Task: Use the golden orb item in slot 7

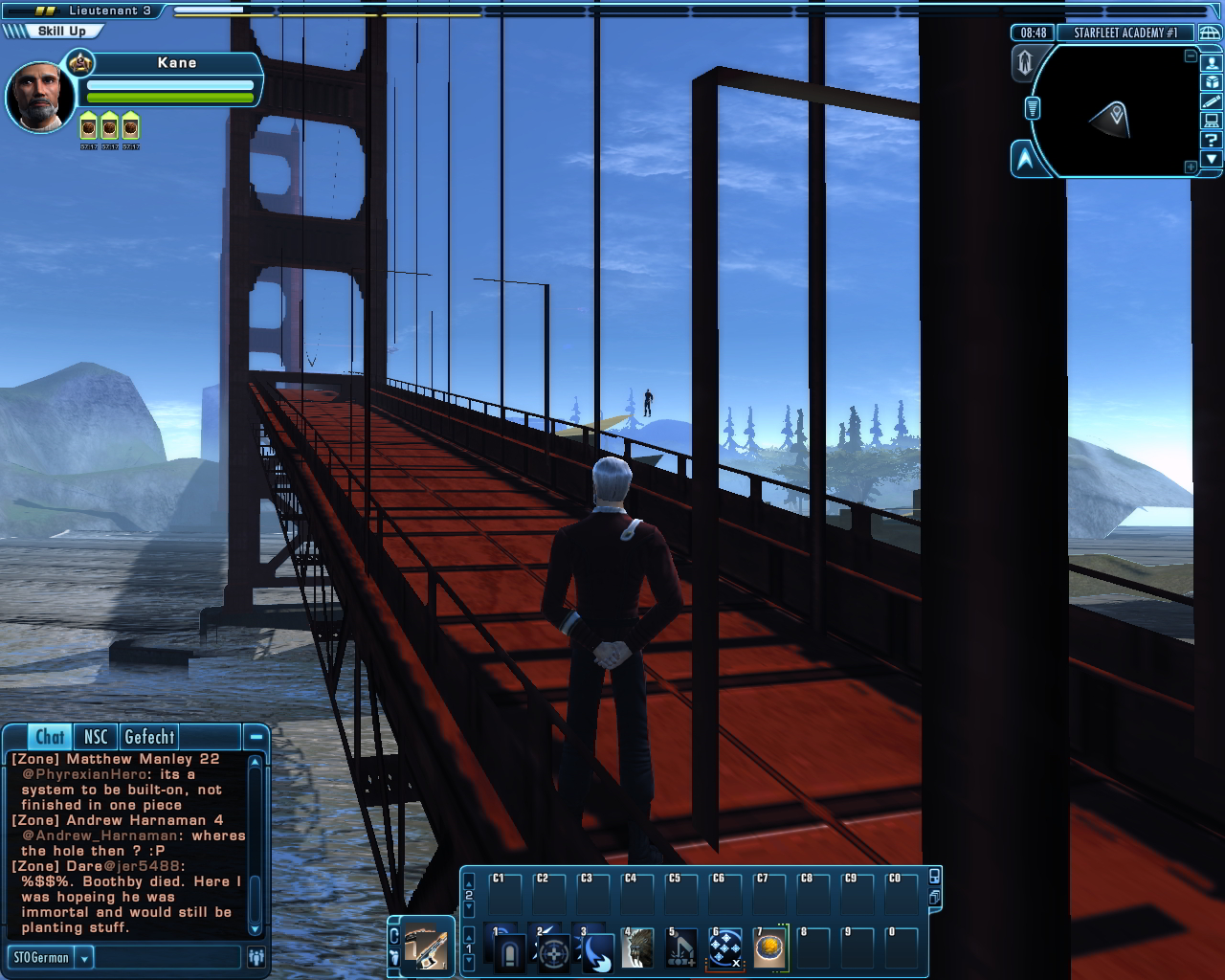Action: point(769,948)
